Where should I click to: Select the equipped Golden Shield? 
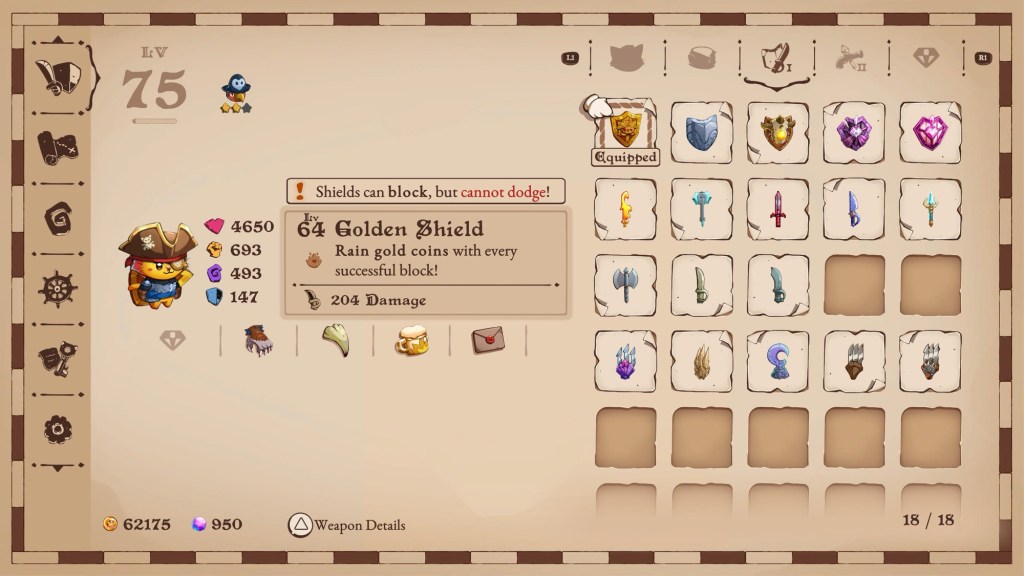pos(626,129)
